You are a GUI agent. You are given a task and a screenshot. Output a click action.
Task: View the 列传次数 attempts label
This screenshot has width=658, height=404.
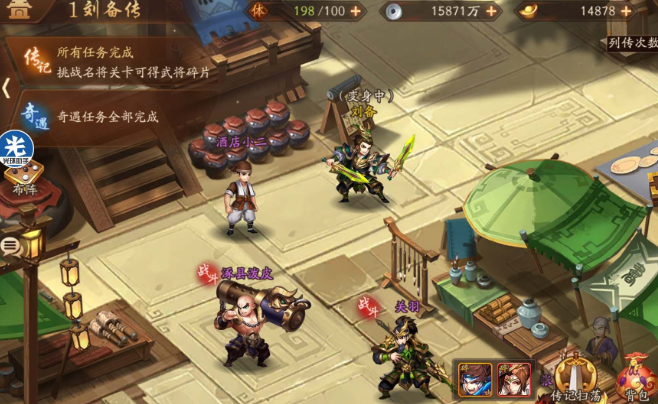click(x=632, y=42)
